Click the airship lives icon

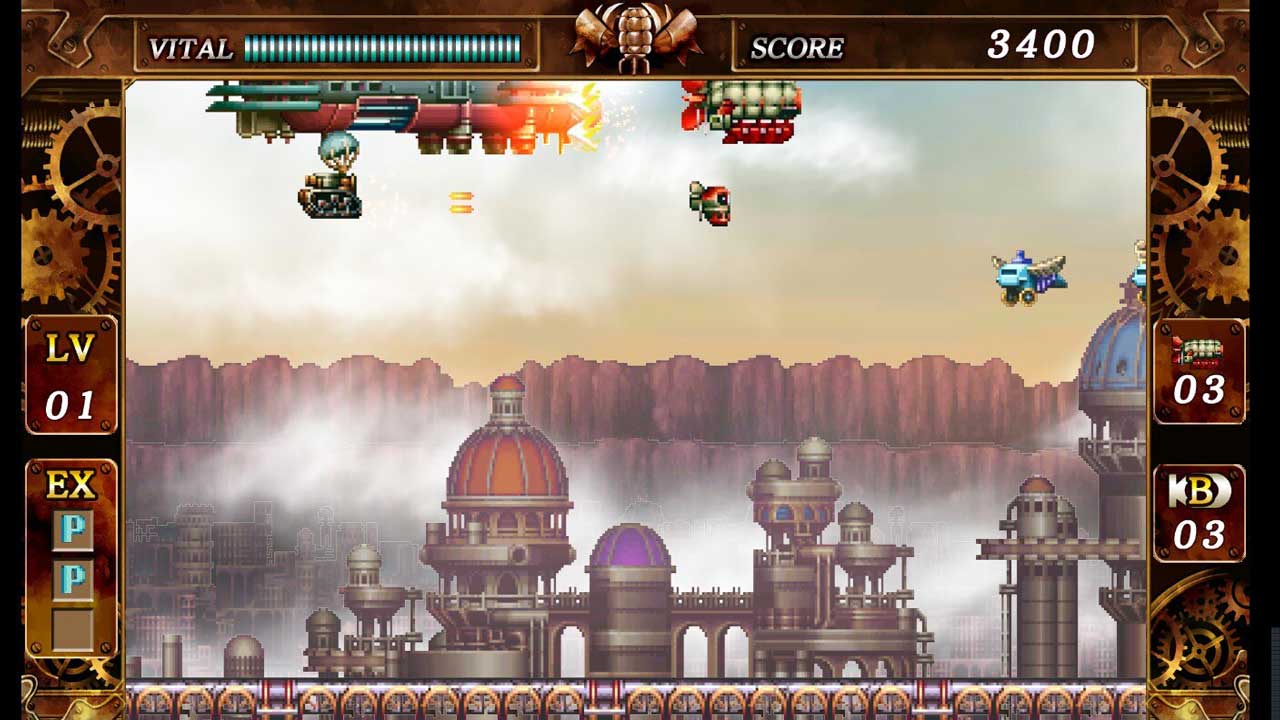[x=1198, y=353]
